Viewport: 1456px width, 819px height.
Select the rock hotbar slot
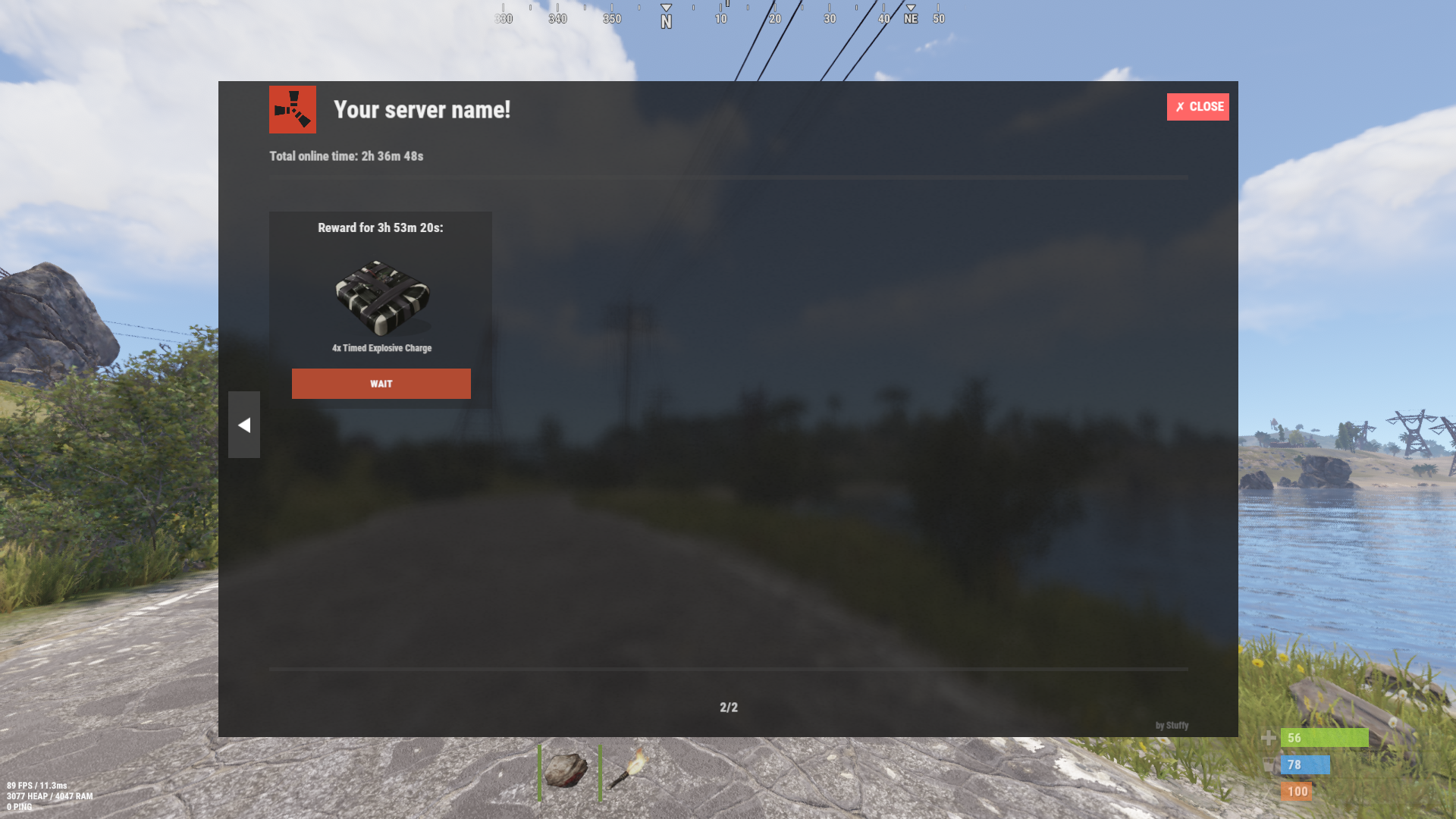[566, 770]
